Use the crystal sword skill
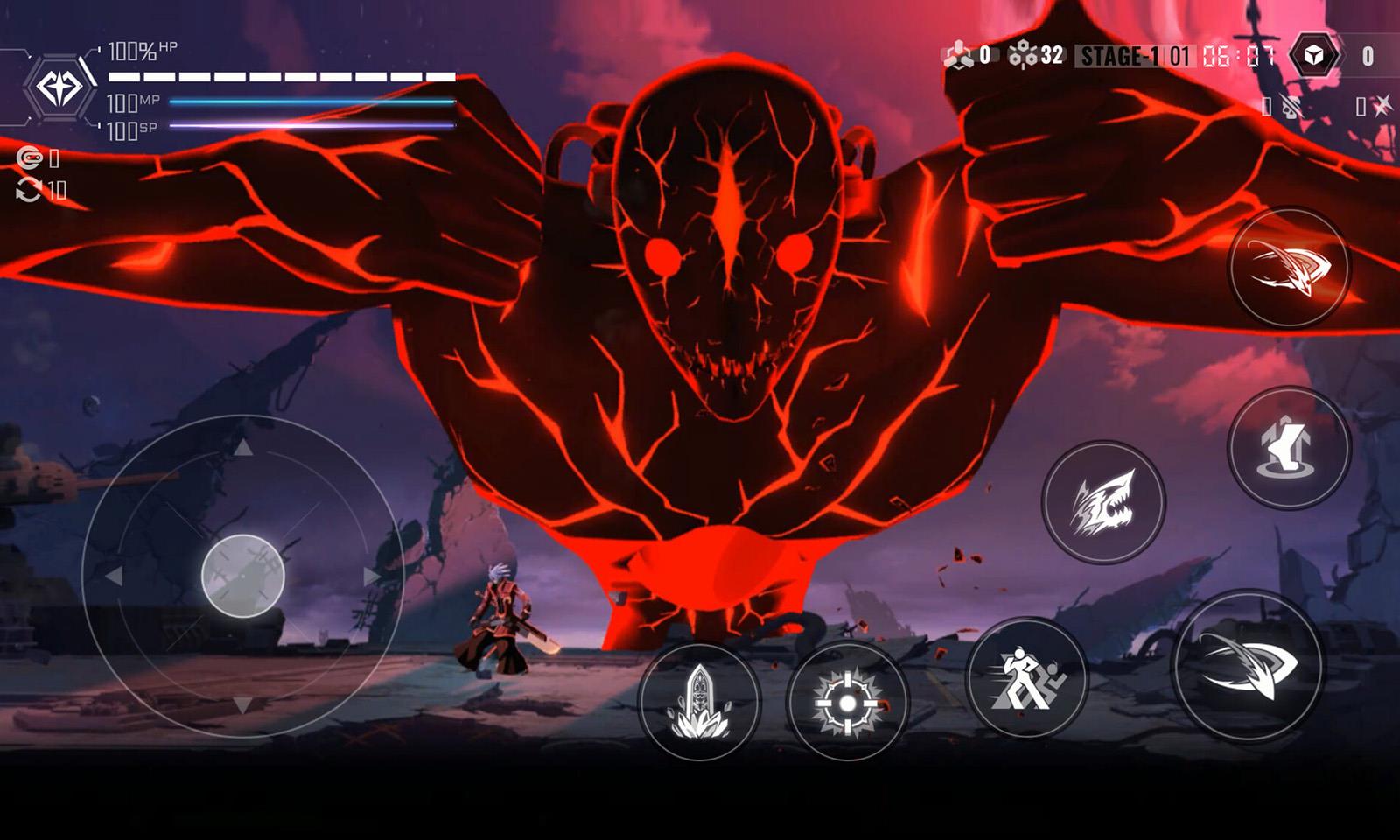 (x=699, y=701)
